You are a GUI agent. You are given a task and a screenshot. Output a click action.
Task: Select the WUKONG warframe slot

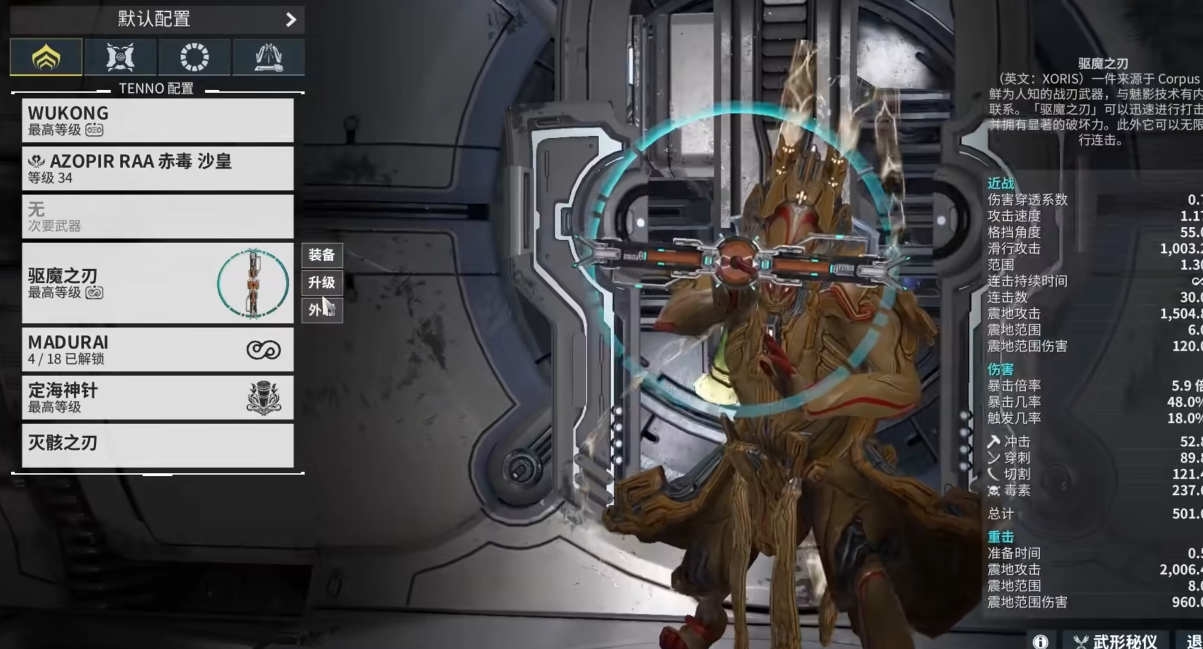(157, 120)
